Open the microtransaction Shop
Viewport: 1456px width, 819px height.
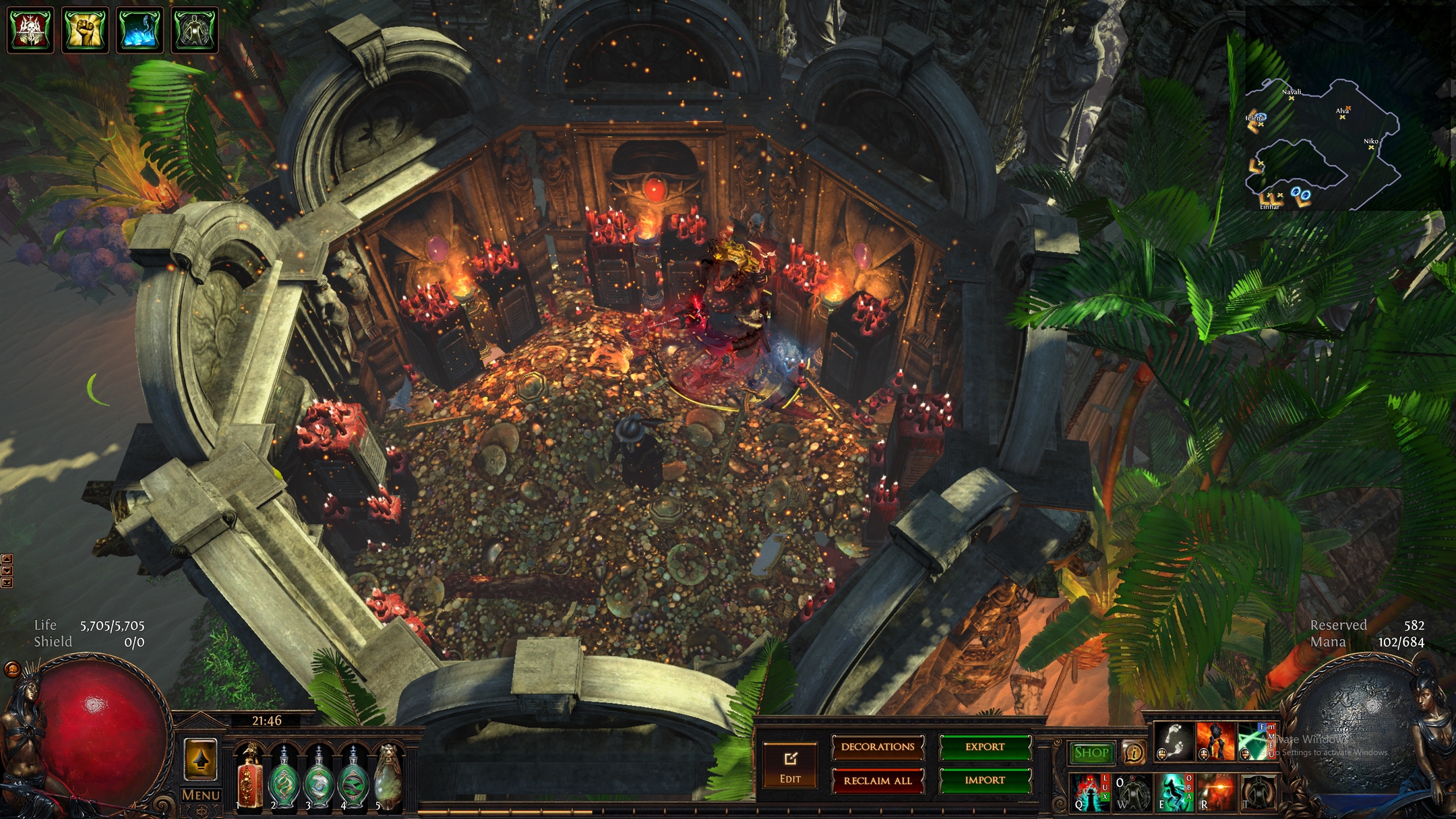point(1091,752)
